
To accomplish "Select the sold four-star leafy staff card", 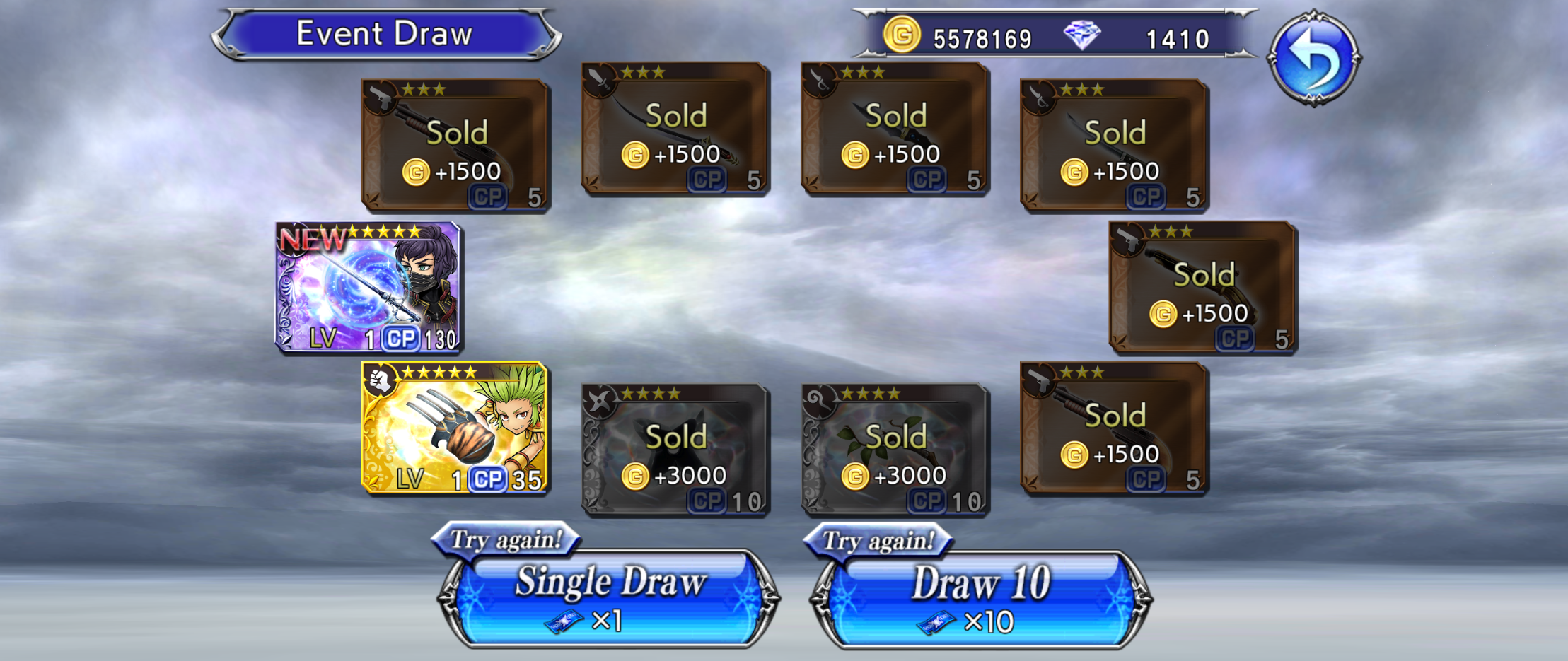I will [x=895, y=450].
